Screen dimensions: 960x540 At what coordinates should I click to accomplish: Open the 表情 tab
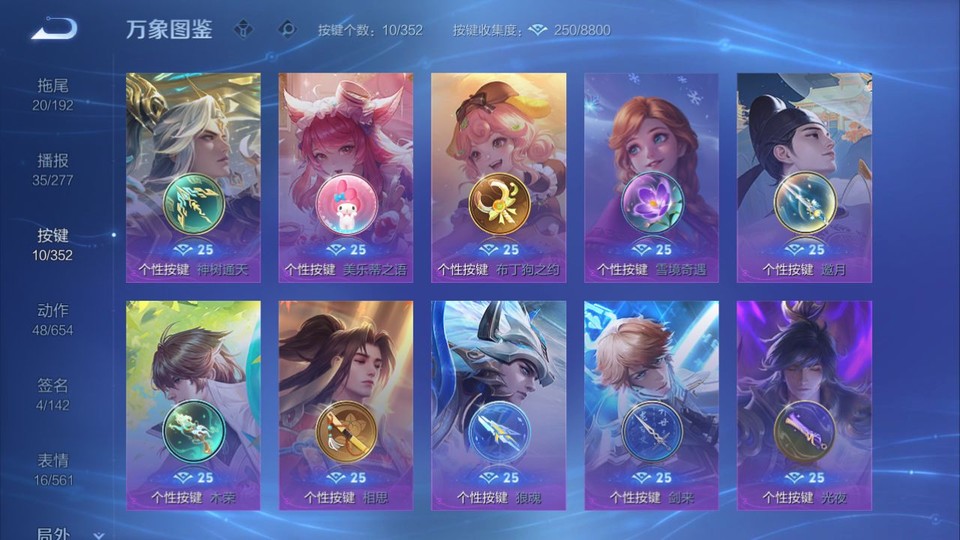coord(53,469)
